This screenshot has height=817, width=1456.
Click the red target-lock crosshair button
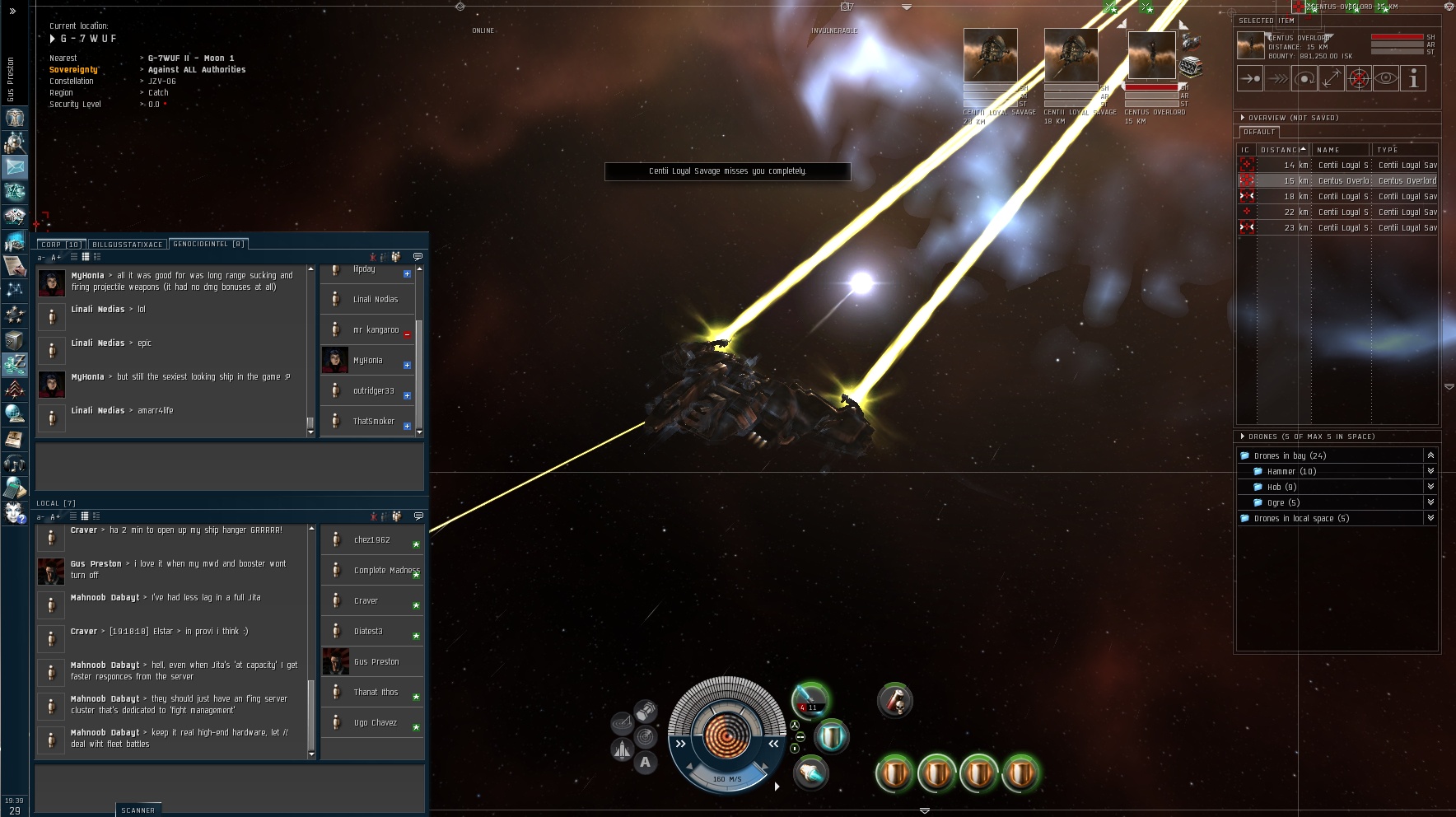click(x=1359, y=79)
